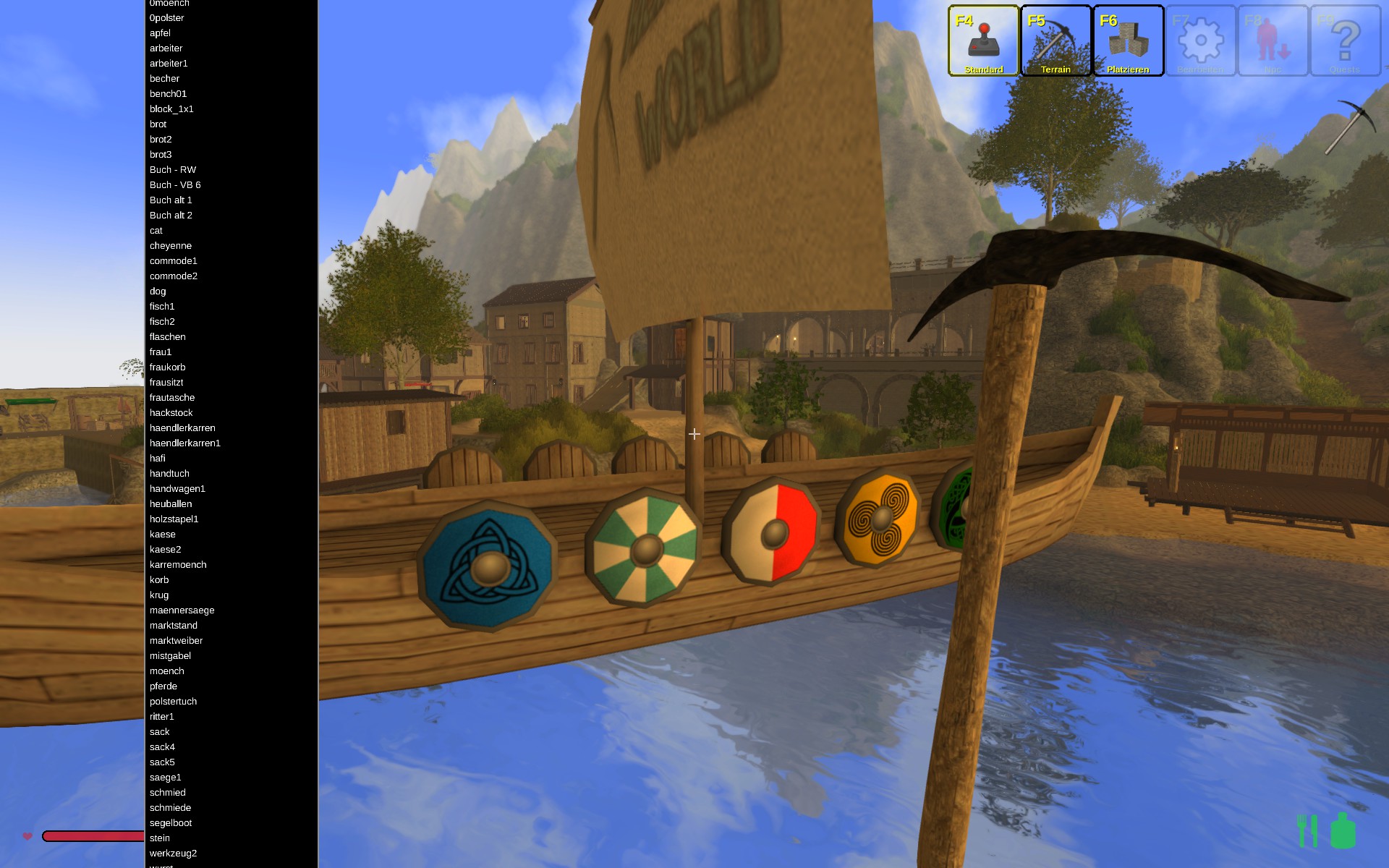
Task: Pick 'schmiede' from the list
Action: click(x=171, y=808)
